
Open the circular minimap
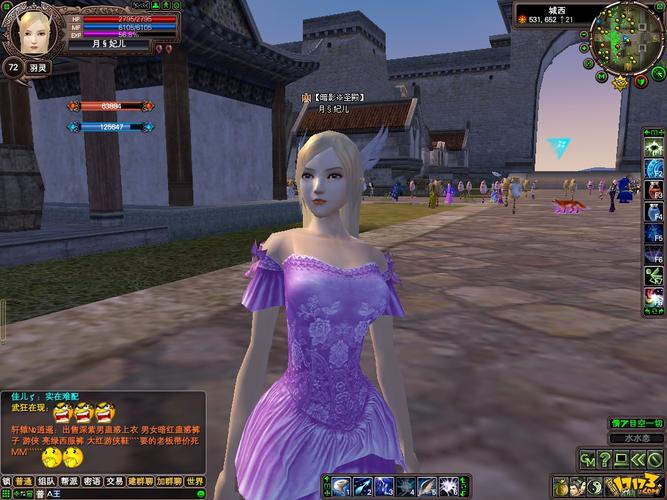click(x=626, y=37)
